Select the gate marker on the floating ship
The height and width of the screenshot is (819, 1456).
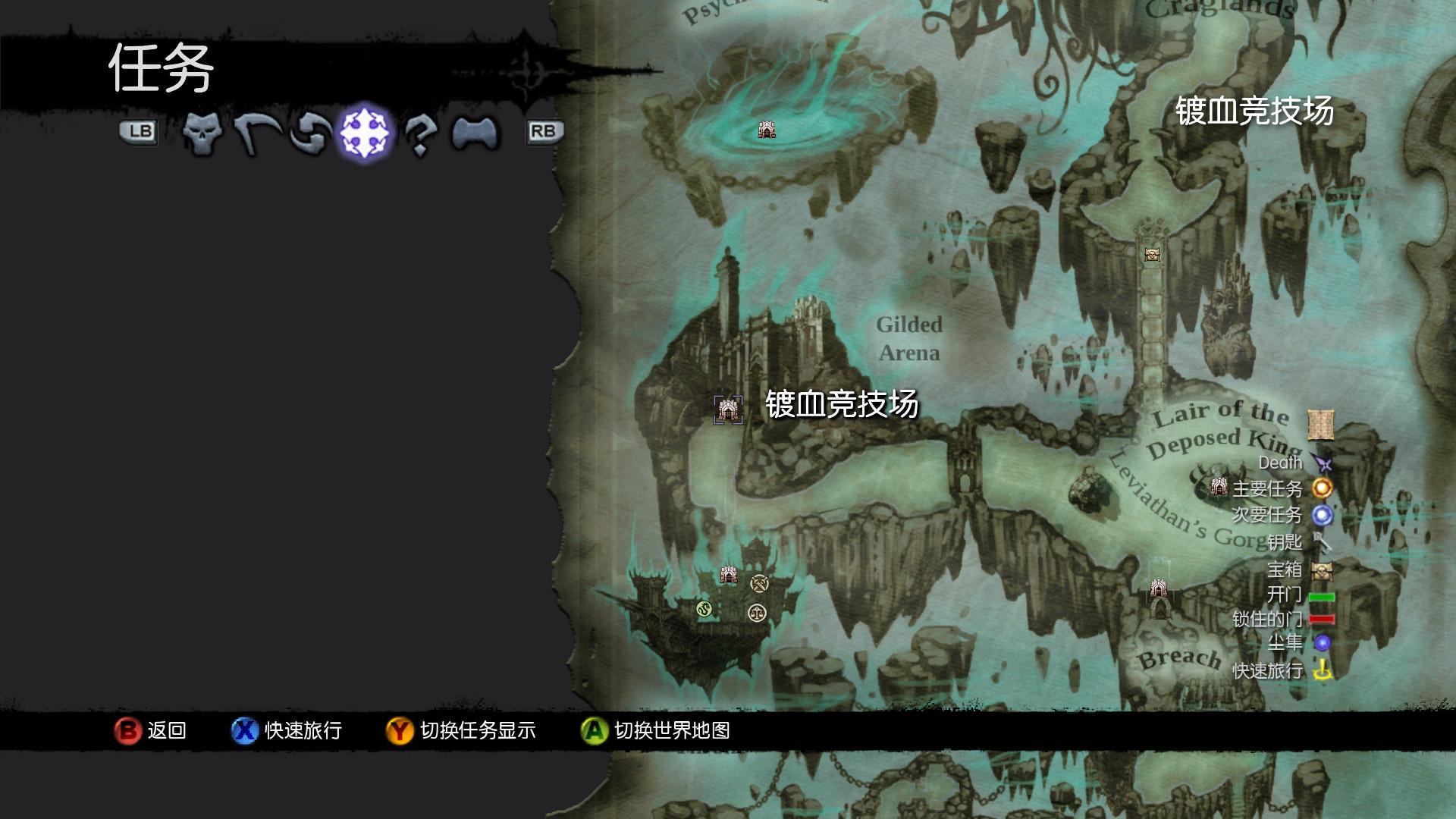(729, 575)
